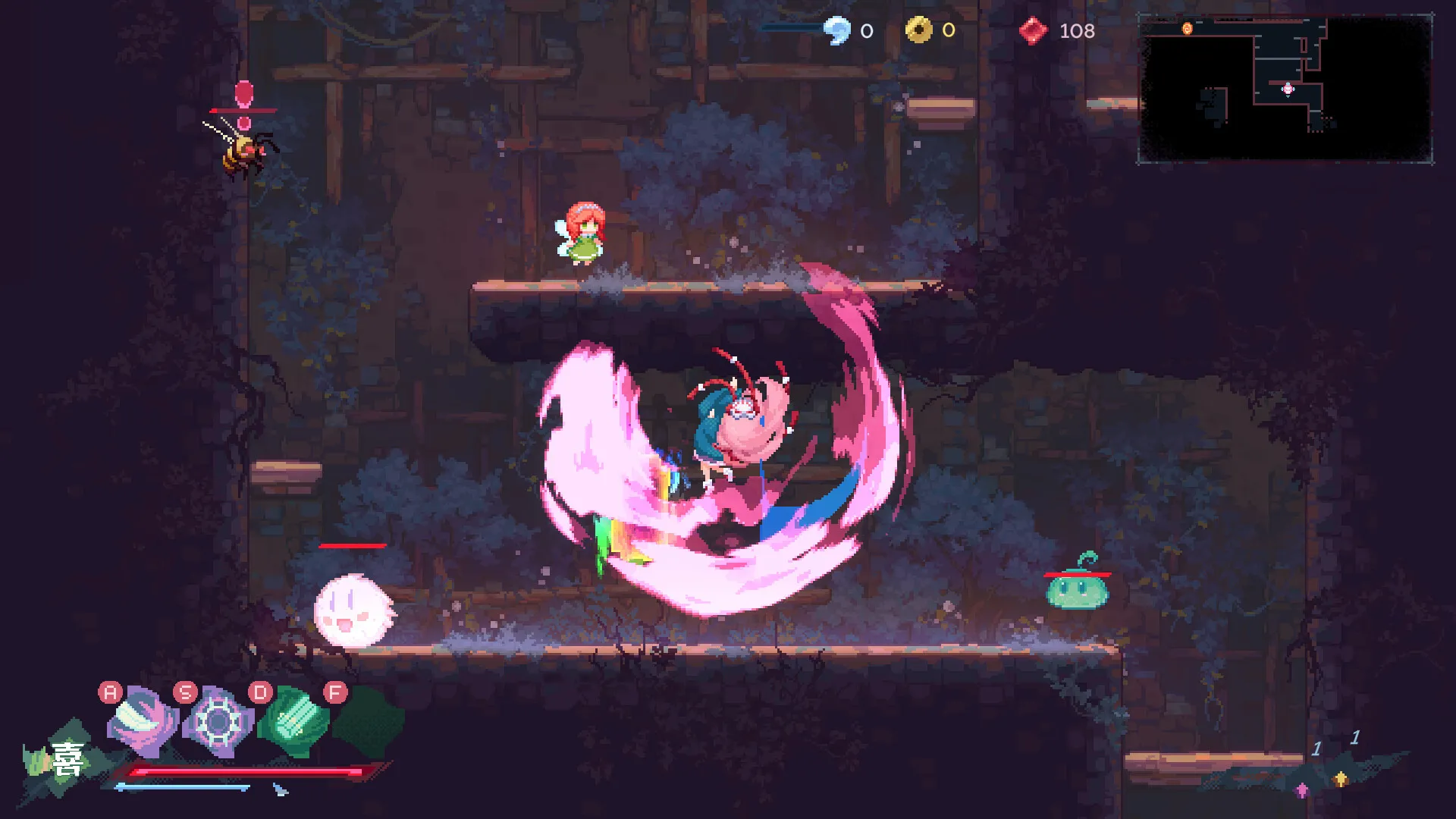Click the player marker on the minimap
Image resolution: width=1456 pixels, height=819 pixels.
pyautogui.click(x=1288, y=89)
